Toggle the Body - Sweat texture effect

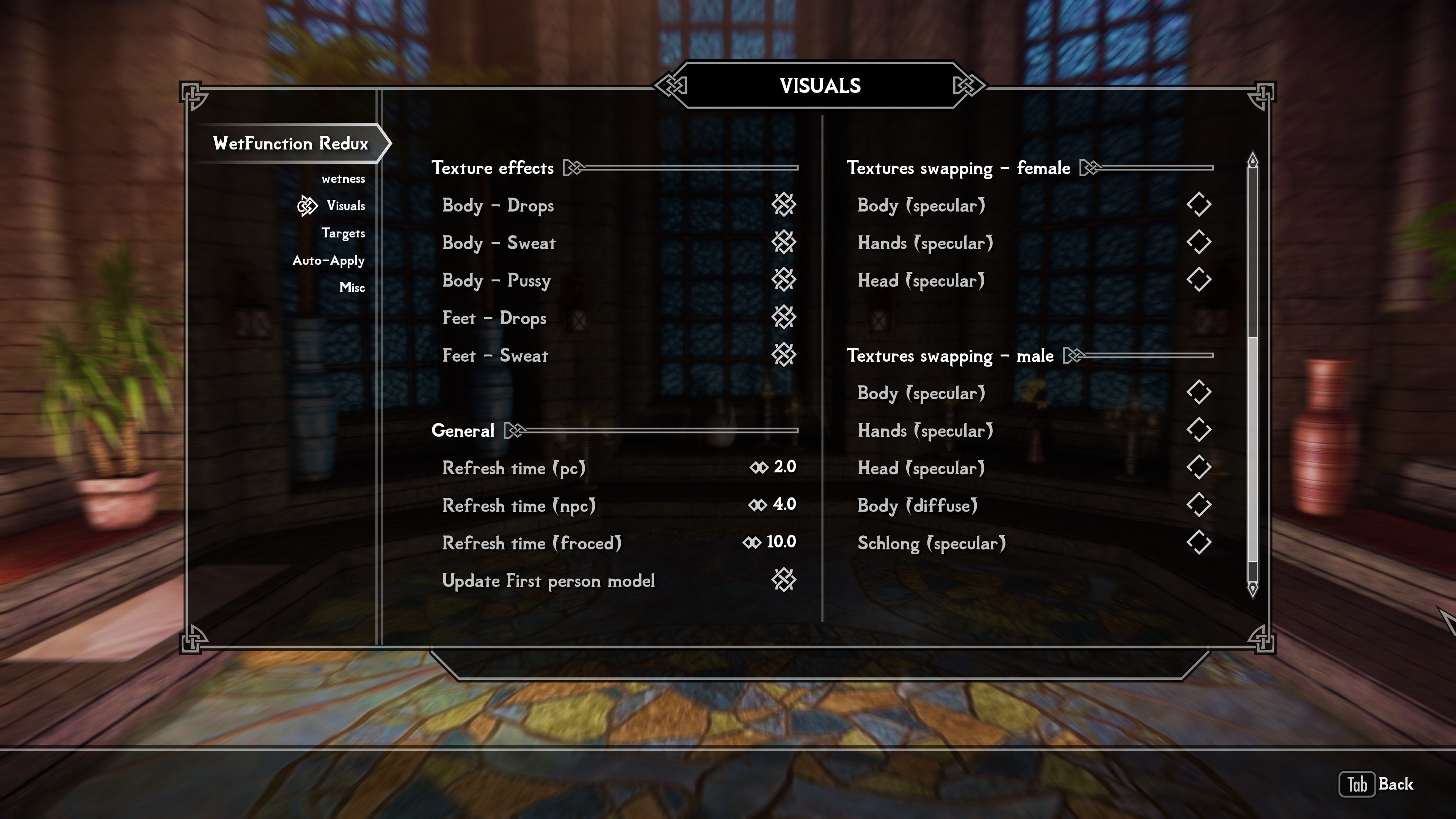click(x=783, y=243)
